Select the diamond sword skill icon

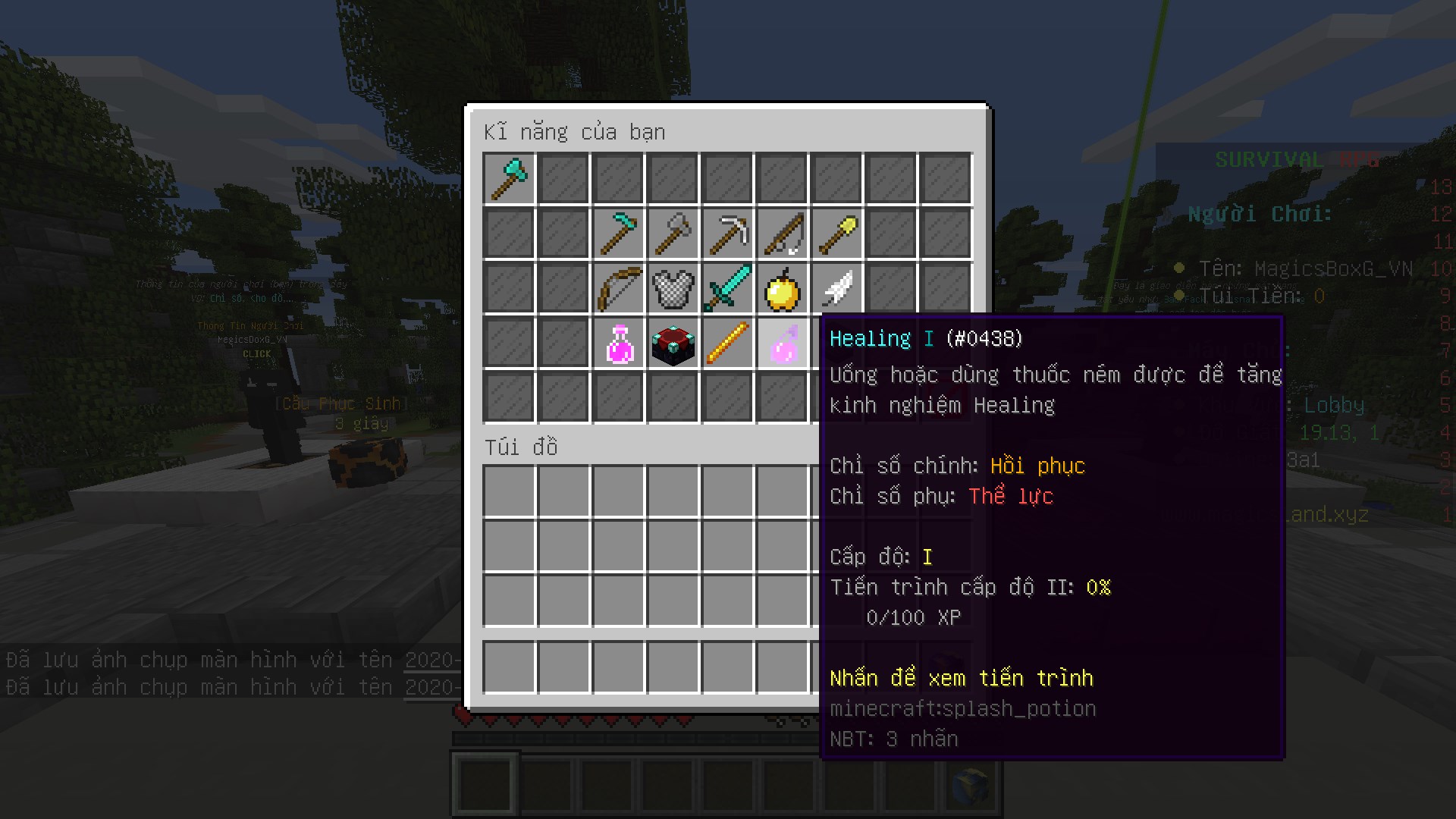[x=727, y=288]
